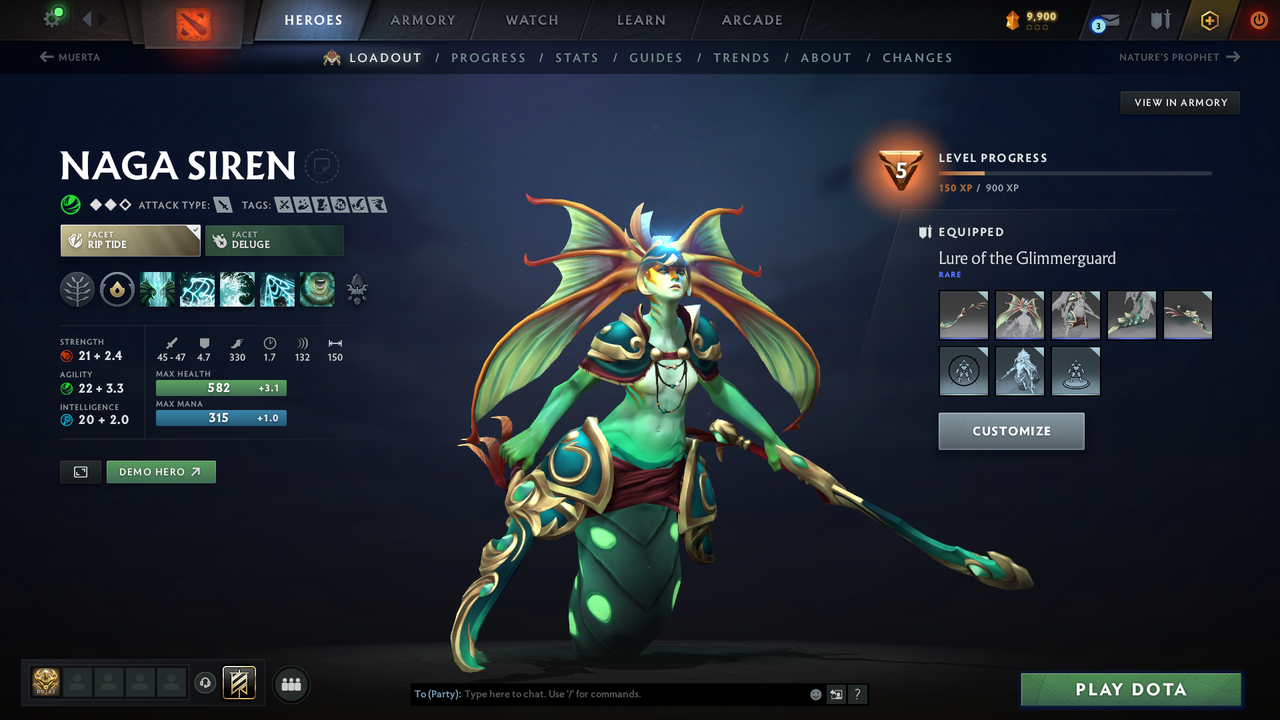Select the Mirror Image ability icon
1280x720 pixels.
157,289
